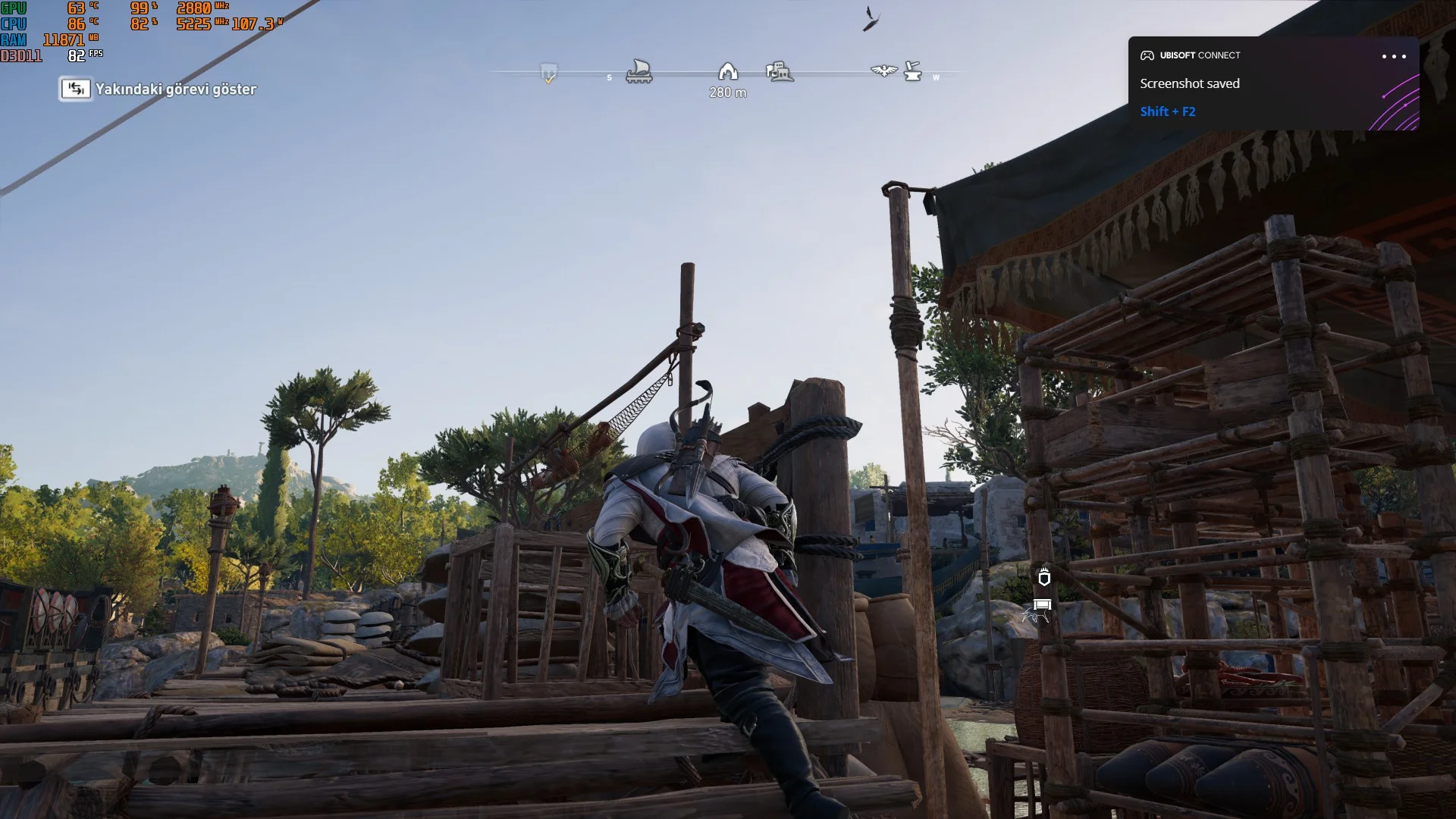Select the town buildings compass marker
Viewport: 1456px width, 819px height.
point(780,72)
